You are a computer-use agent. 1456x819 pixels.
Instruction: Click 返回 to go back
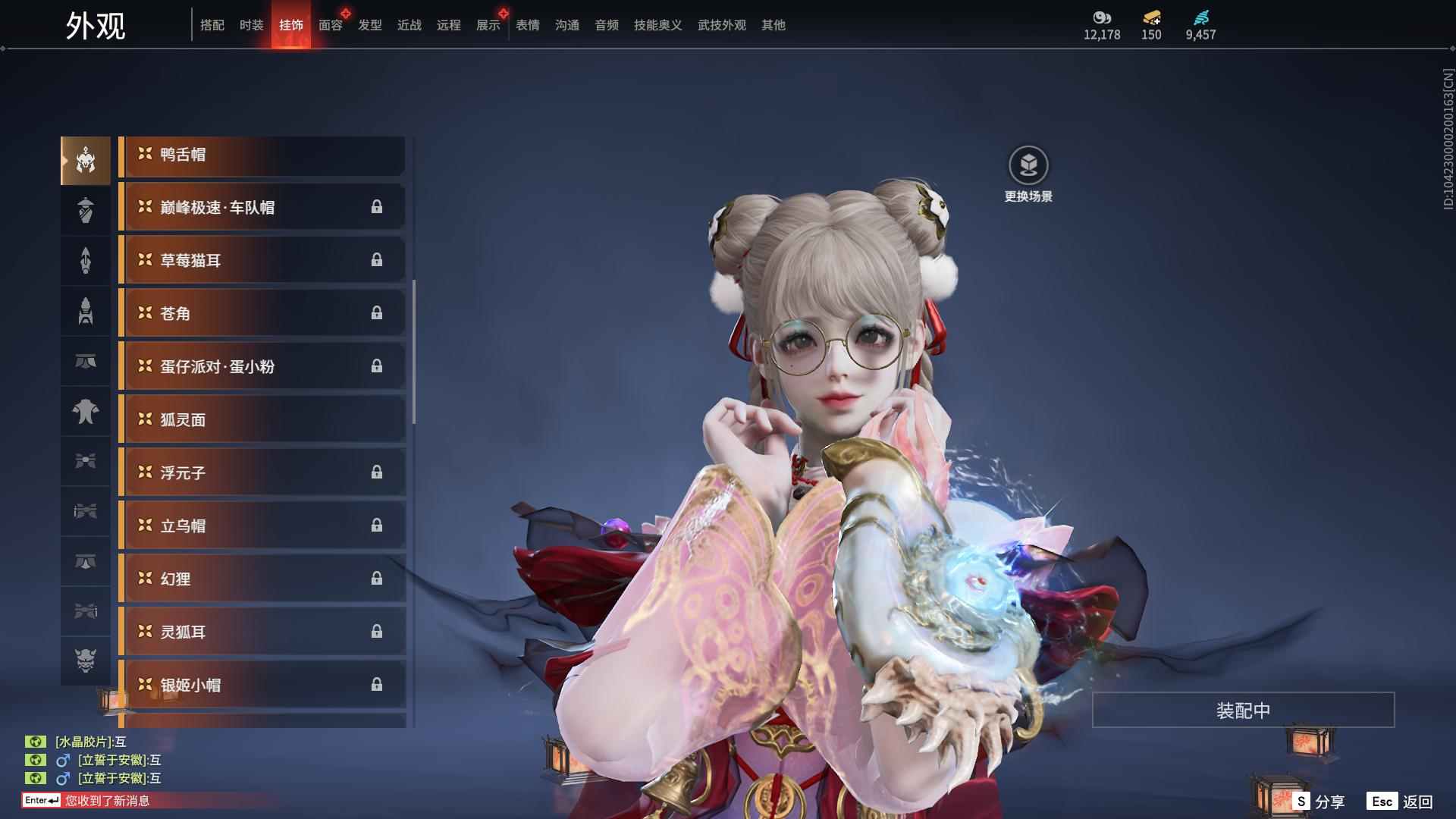1401,802
